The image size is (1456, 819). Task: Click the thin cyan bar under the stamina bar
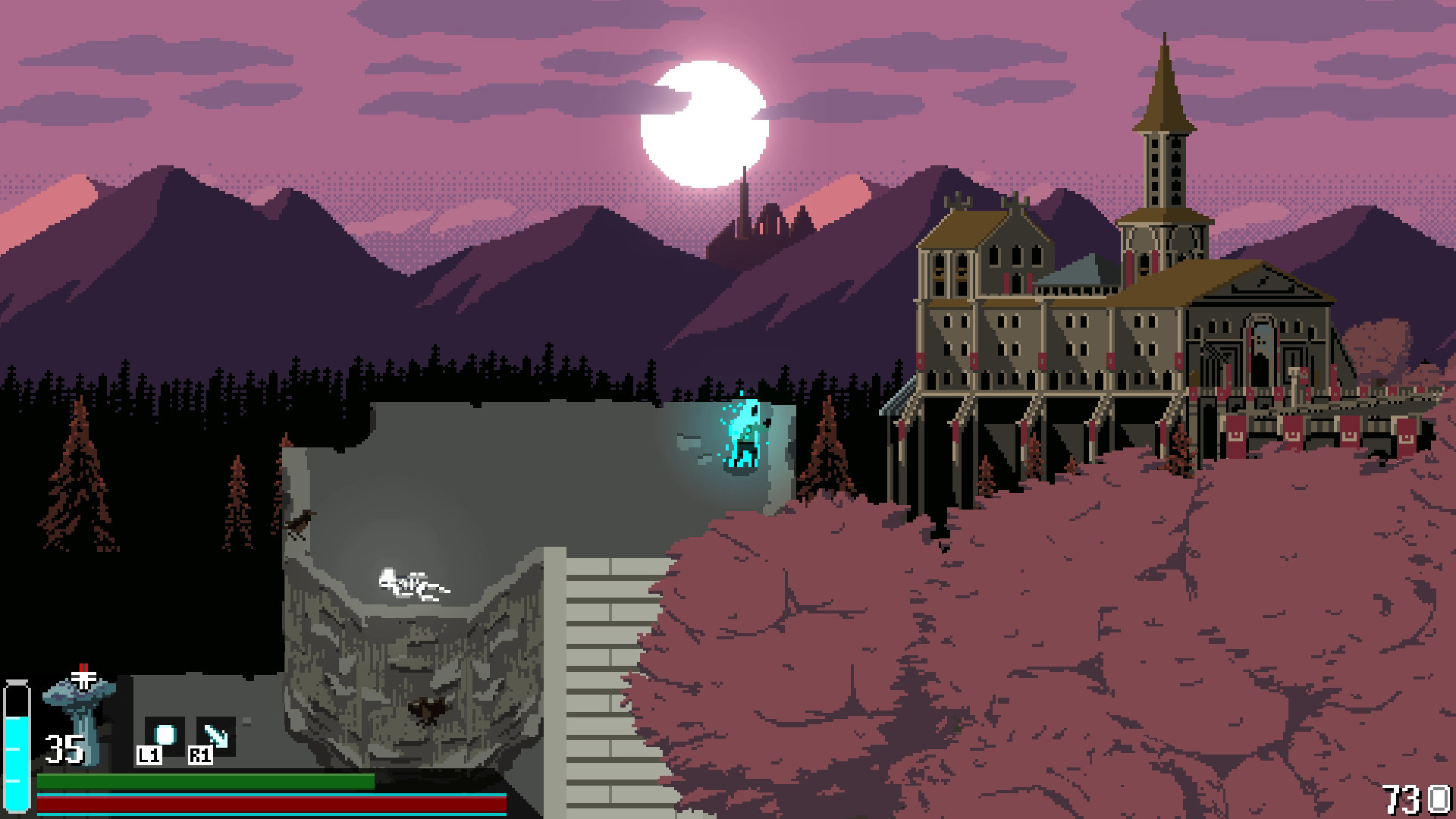265,794
